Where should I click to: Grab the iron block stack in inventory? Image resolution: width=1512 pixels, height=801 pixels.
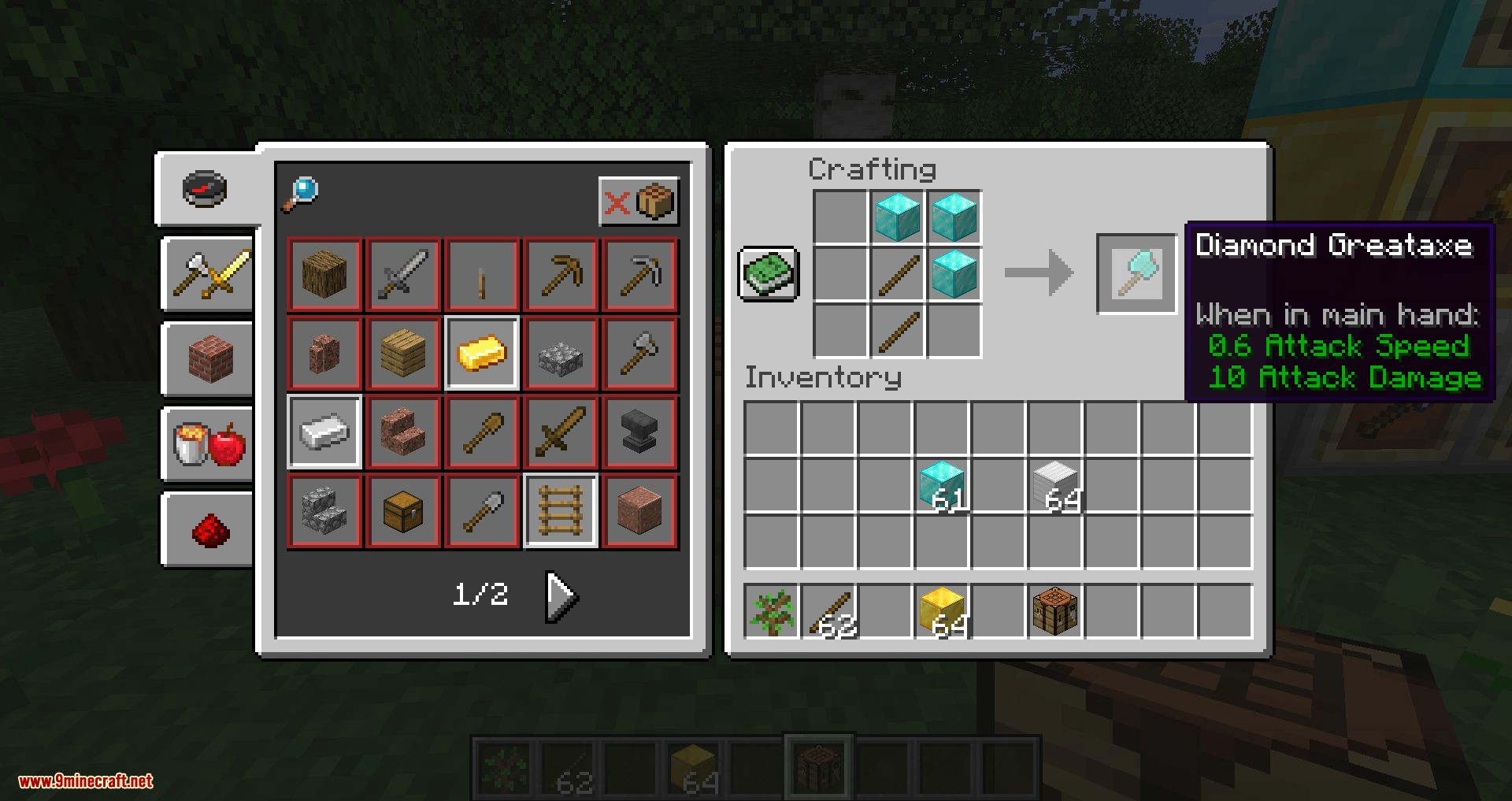(1055, 485)
